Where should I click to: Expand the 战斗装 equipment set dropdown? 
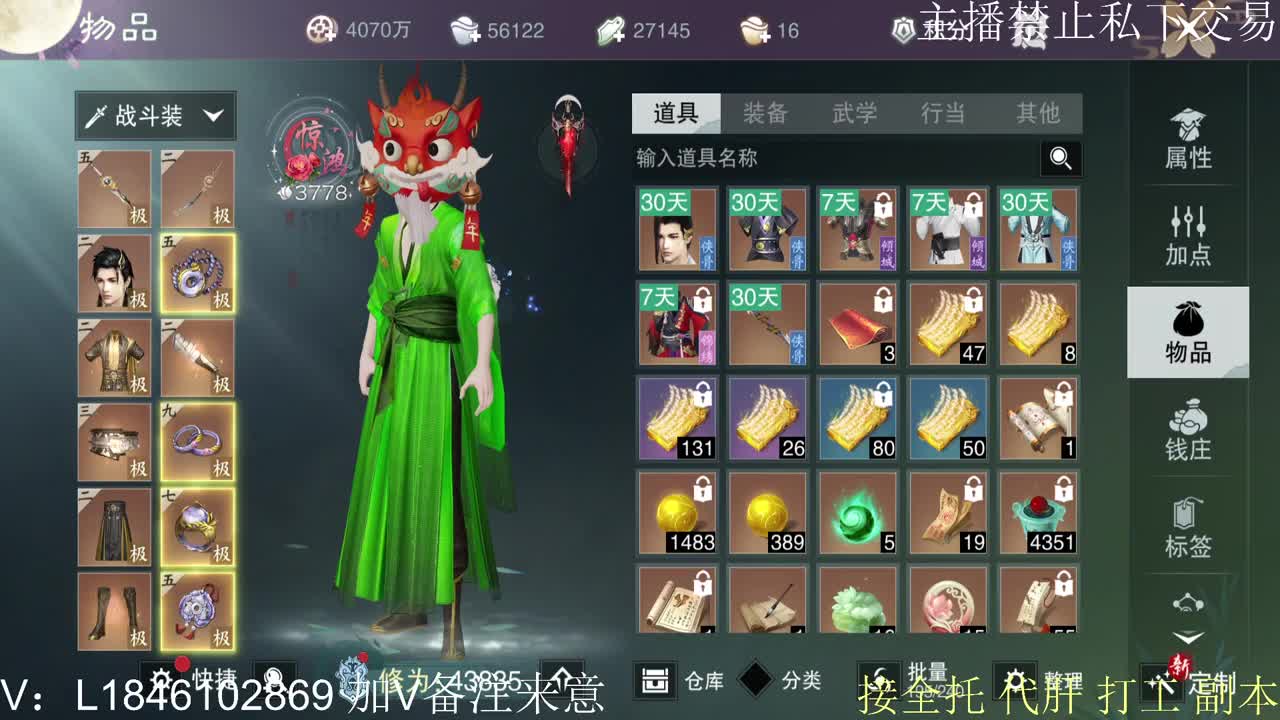coord(155,116)
